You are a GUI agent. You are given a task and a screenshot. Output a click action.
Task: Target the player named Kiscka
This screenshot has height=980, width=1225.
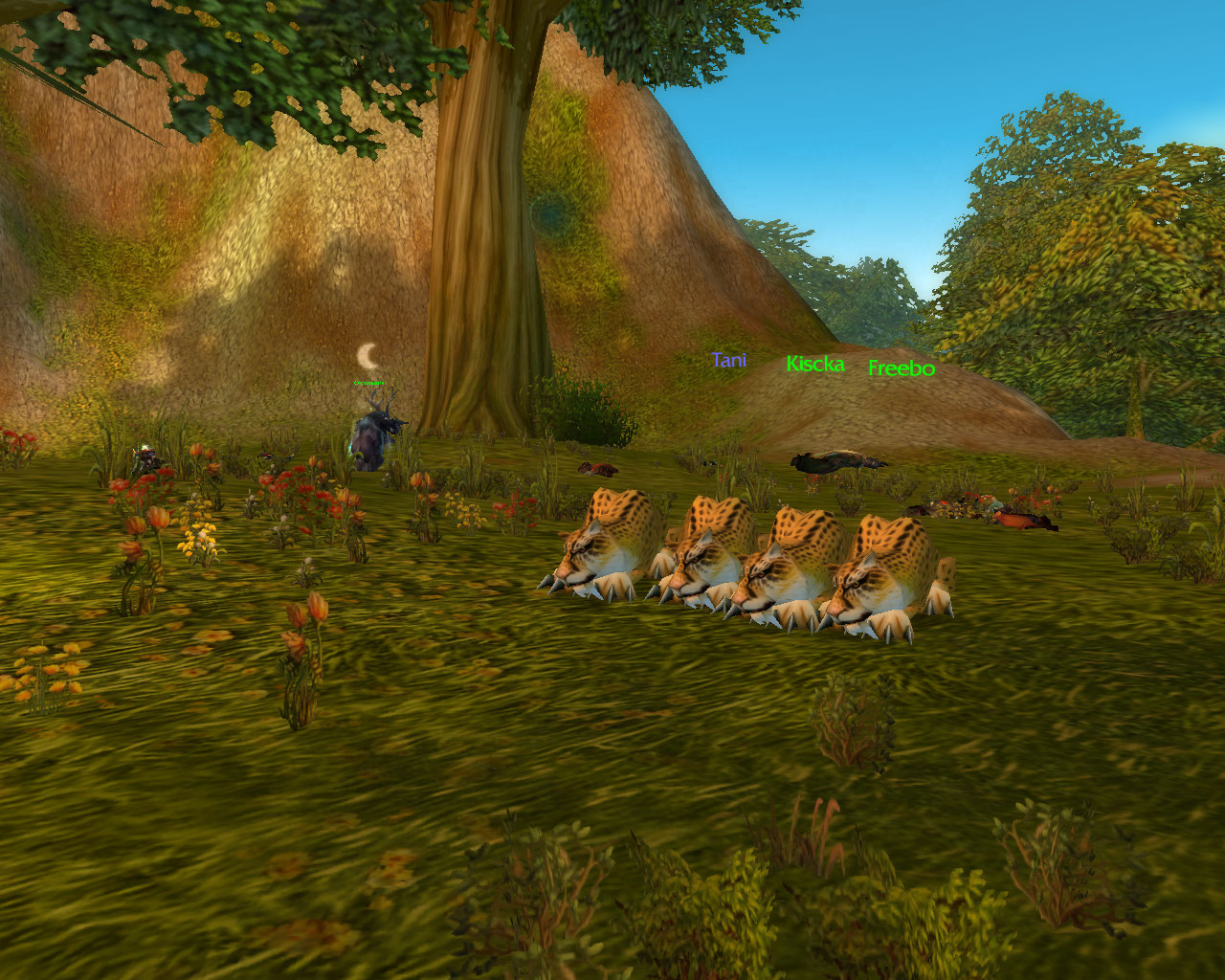(x=814, y=365)
